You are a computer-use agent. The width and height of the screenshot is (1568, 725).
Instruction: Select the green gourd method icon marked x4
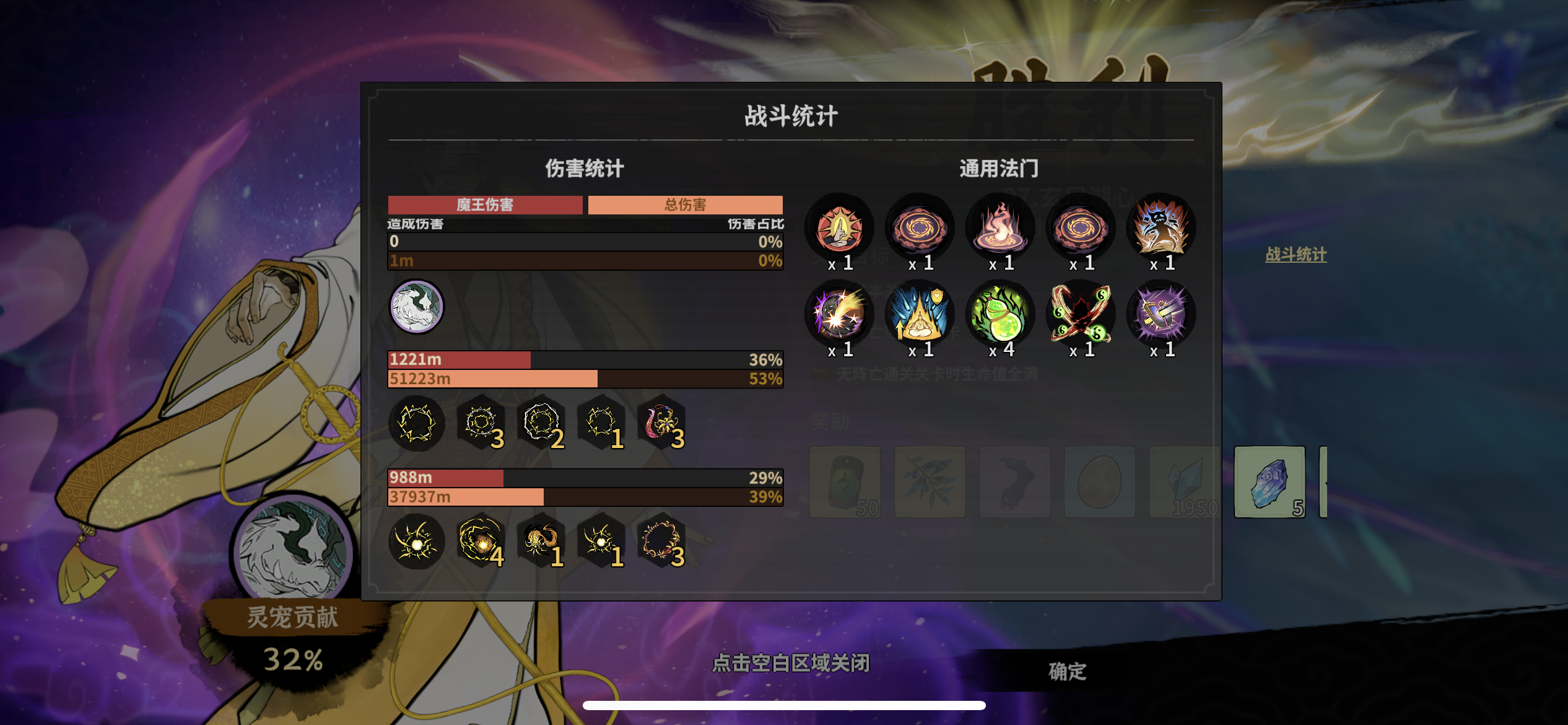click(1000, 314)
